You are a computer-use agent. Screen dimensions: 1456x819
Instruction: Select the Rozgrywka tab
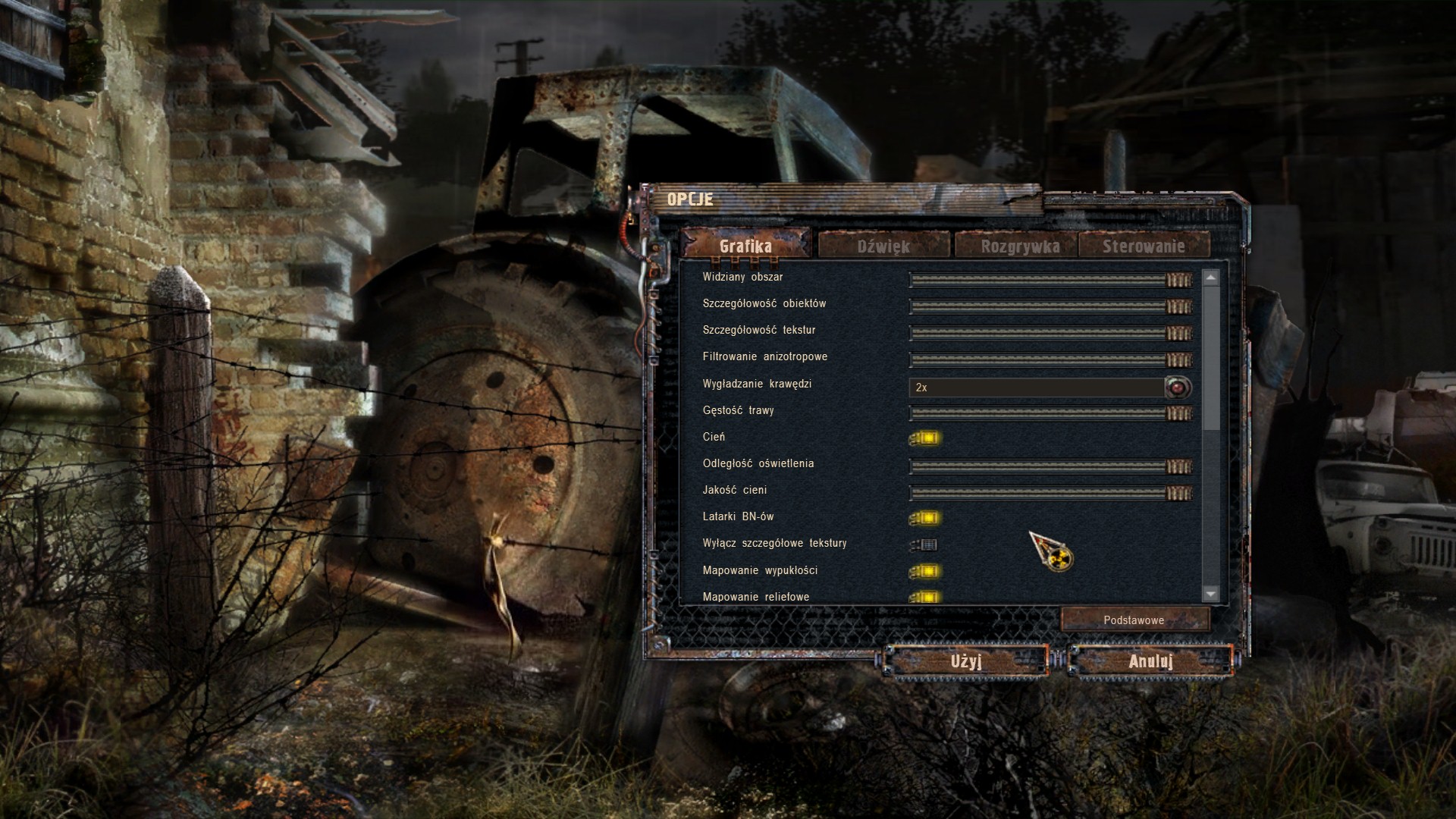click(x=1019, y=246)
